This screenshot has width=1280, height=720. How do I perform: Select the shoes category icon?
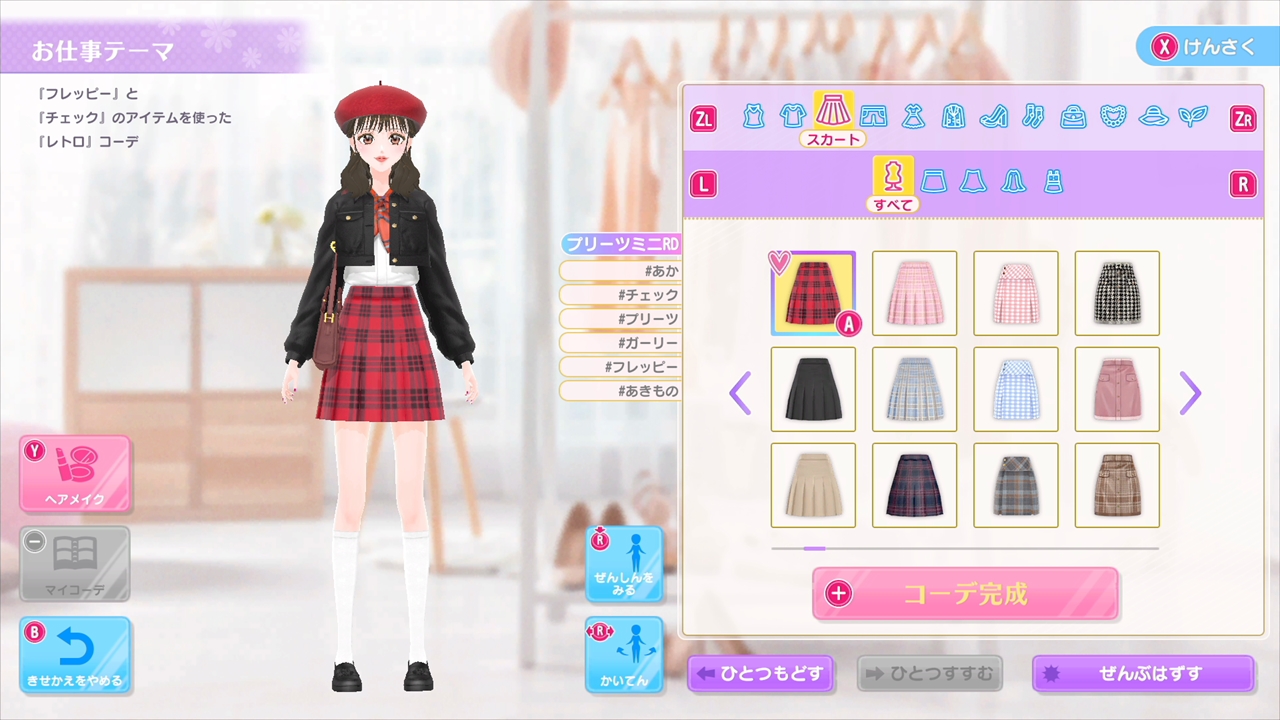click(991, 115)
